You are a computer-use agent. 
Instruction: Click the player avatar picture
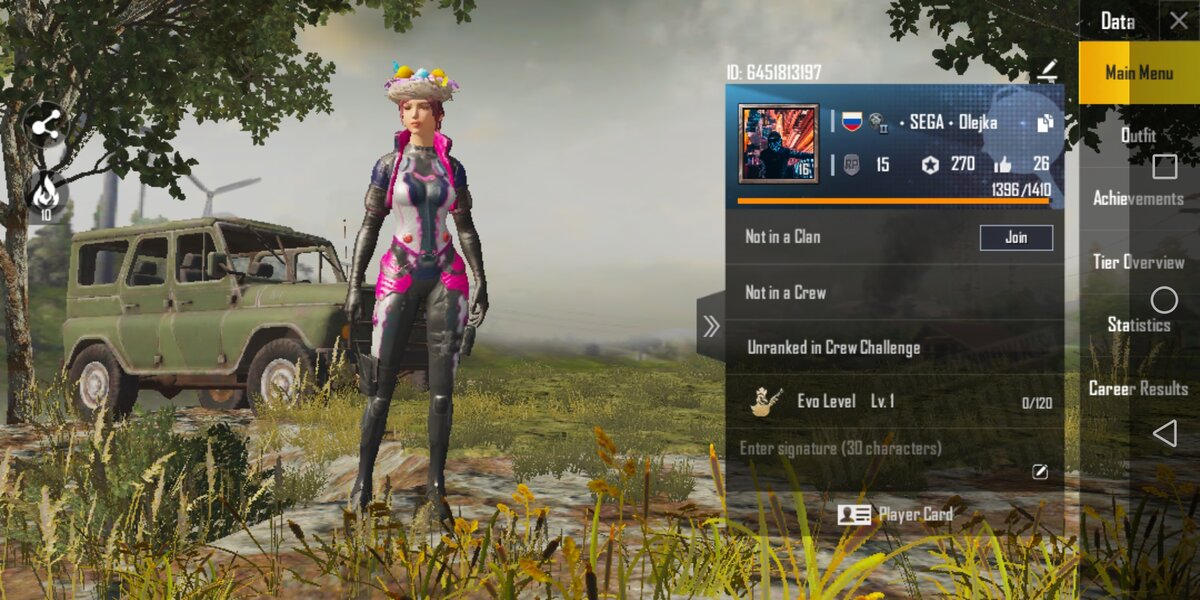[778, 143]
